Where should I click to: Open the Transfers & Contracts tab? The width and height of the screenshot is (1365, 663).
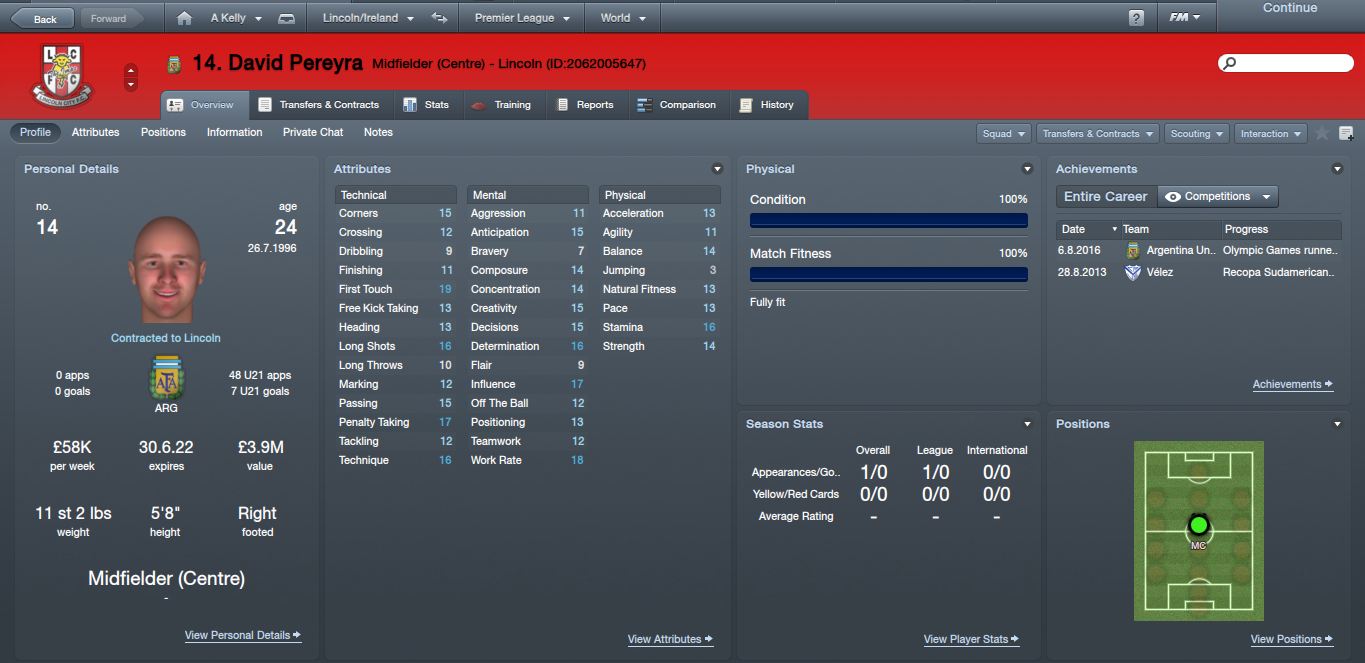point(319,105)
